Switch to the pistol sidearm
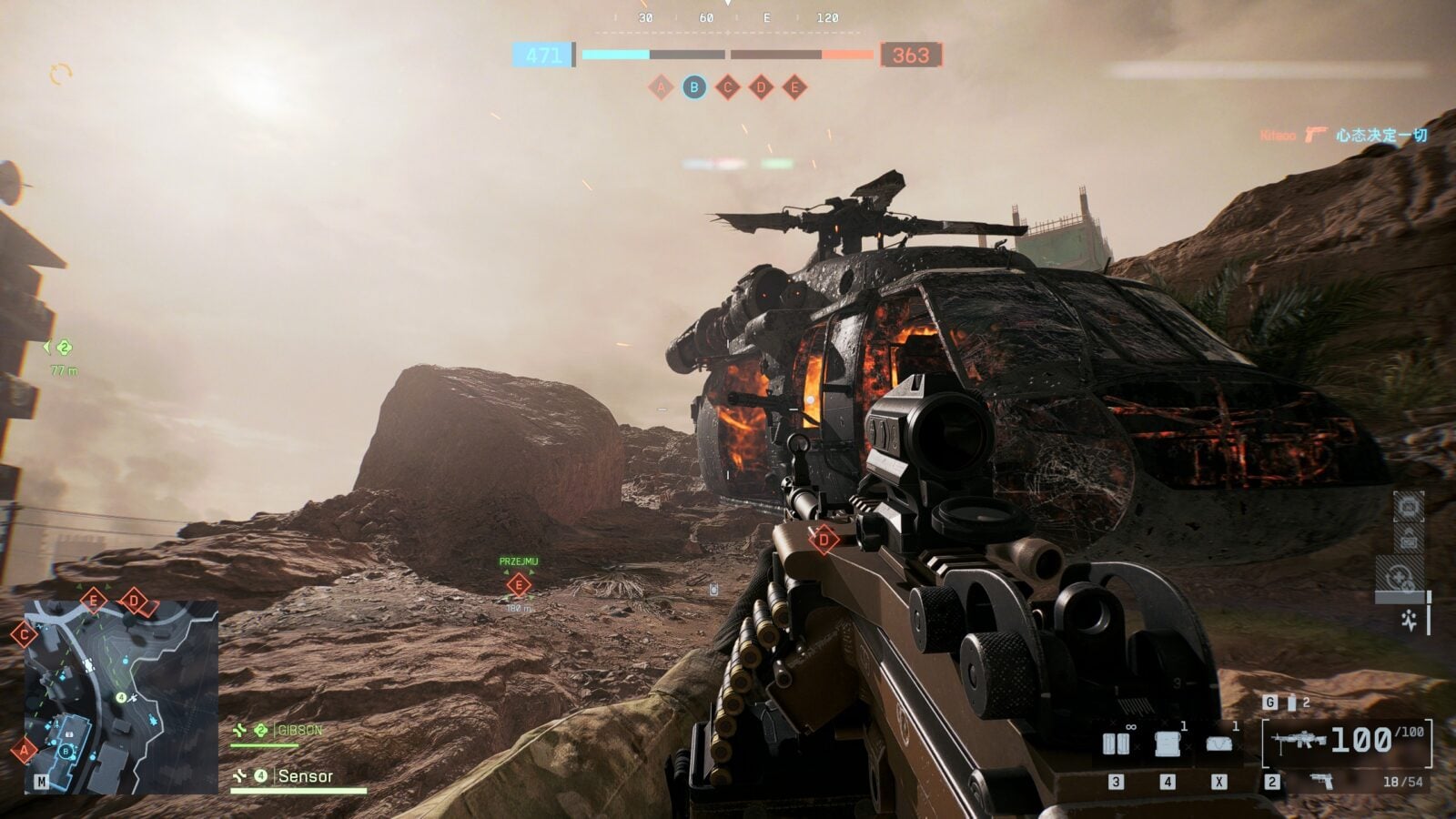The height and width of the screenshot is (819, 1456). click(1321, 781)
